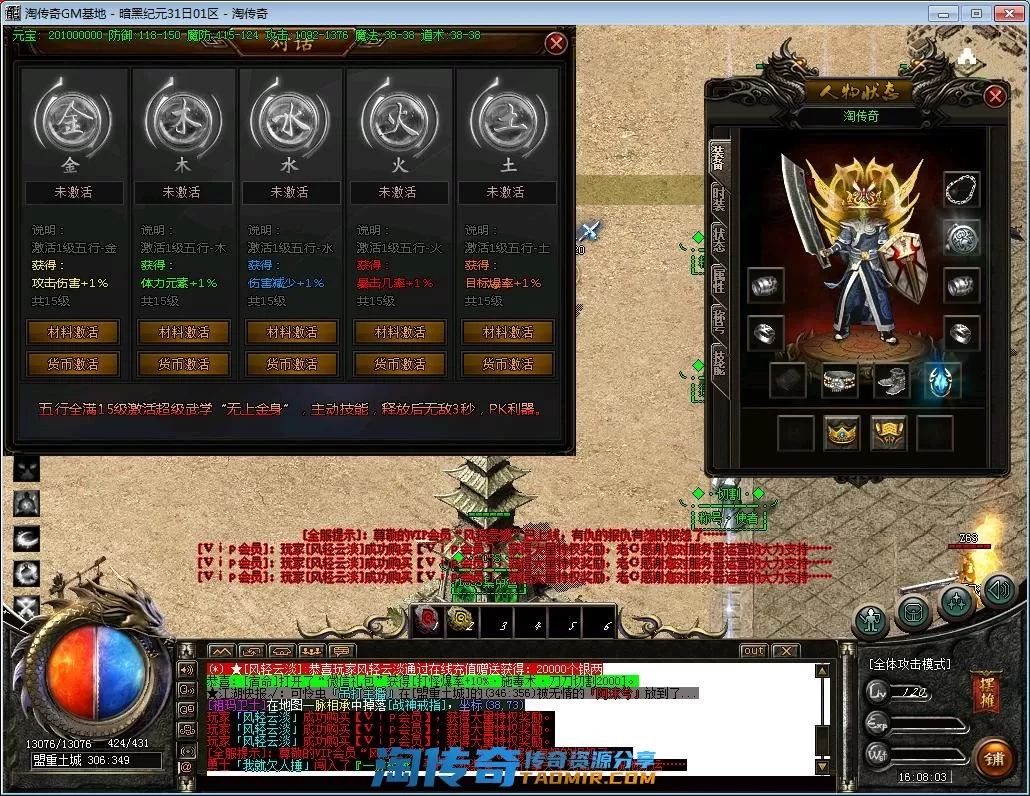Select the equipped boots slot
The image size is (1030, 796).
coord(891,380)
